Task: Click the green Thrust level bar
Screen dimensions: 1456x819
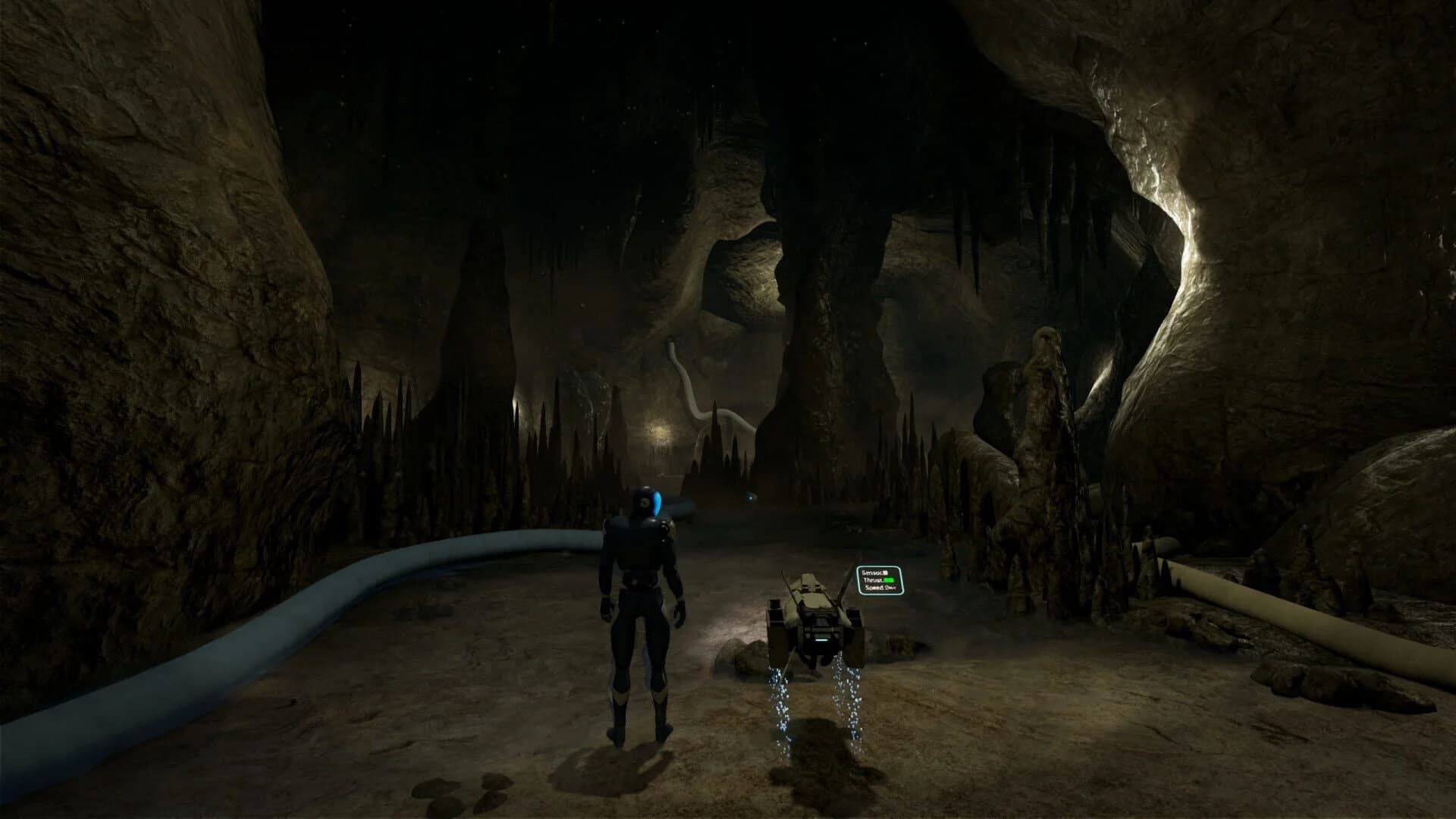Action: click(x=889, y=579)
